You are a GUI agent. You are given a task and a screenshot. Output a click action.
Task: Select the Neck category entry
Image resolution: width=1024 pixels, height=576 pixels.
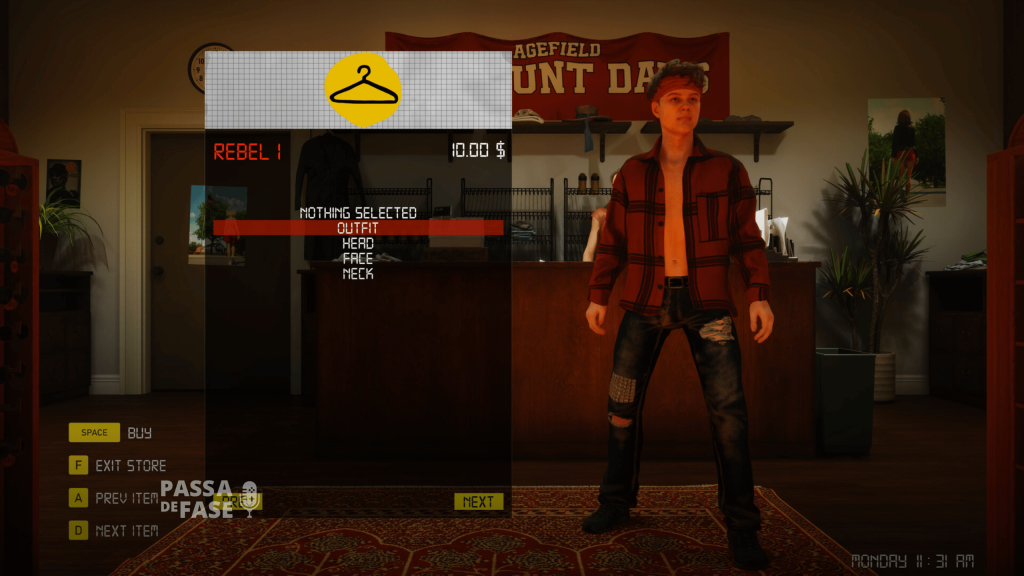click(358, 273)
